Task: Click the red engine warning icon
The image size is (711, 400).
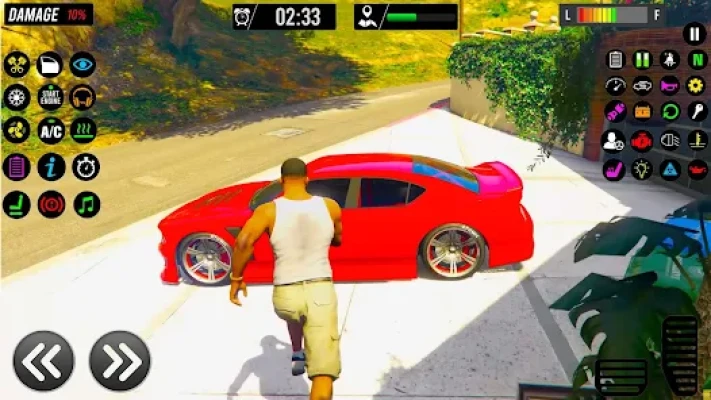Action: pyautogui.click(x=642, y=141)
